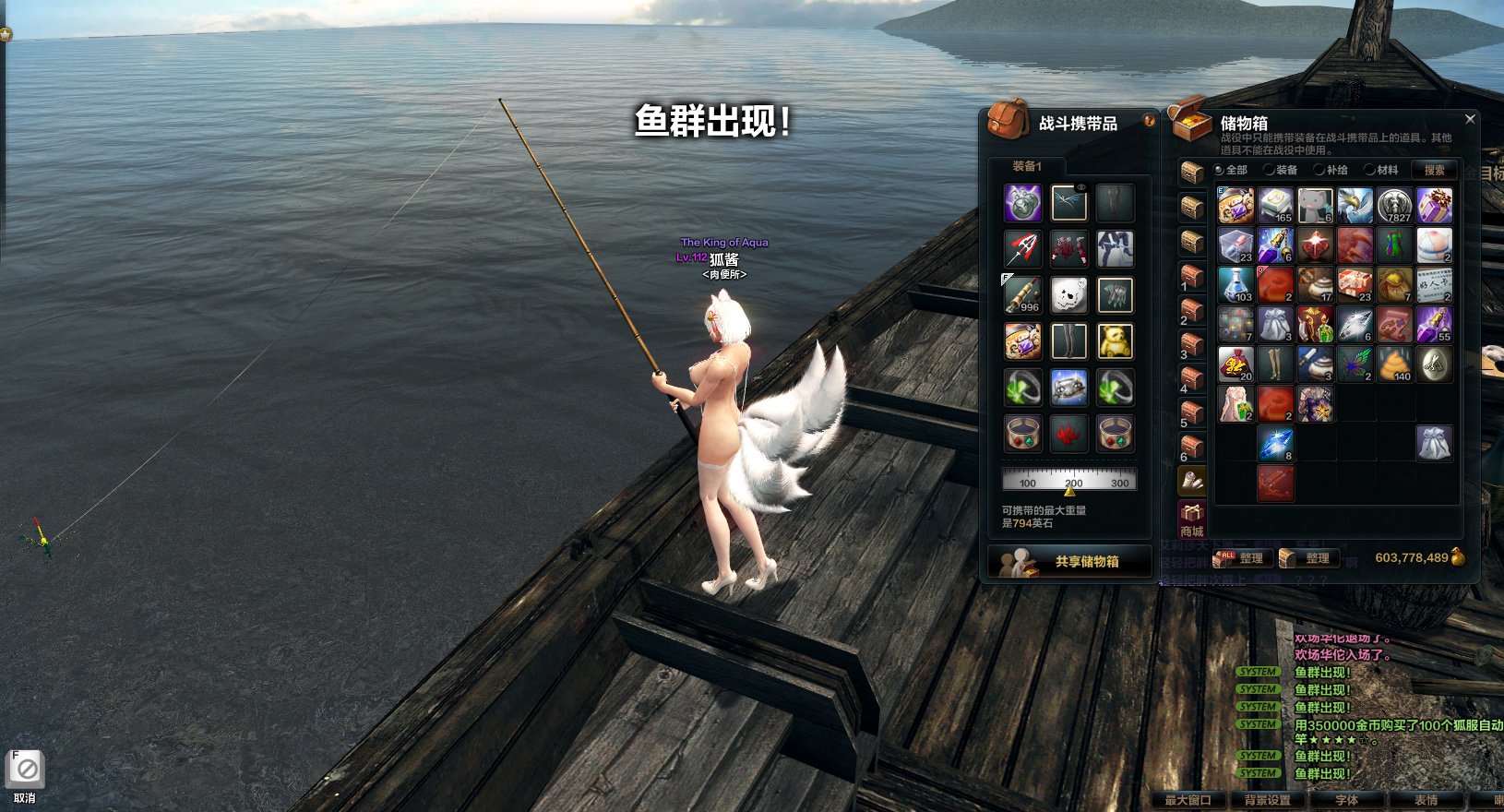
Task: Filter storage by 补给
Action: coord(1331,170)
